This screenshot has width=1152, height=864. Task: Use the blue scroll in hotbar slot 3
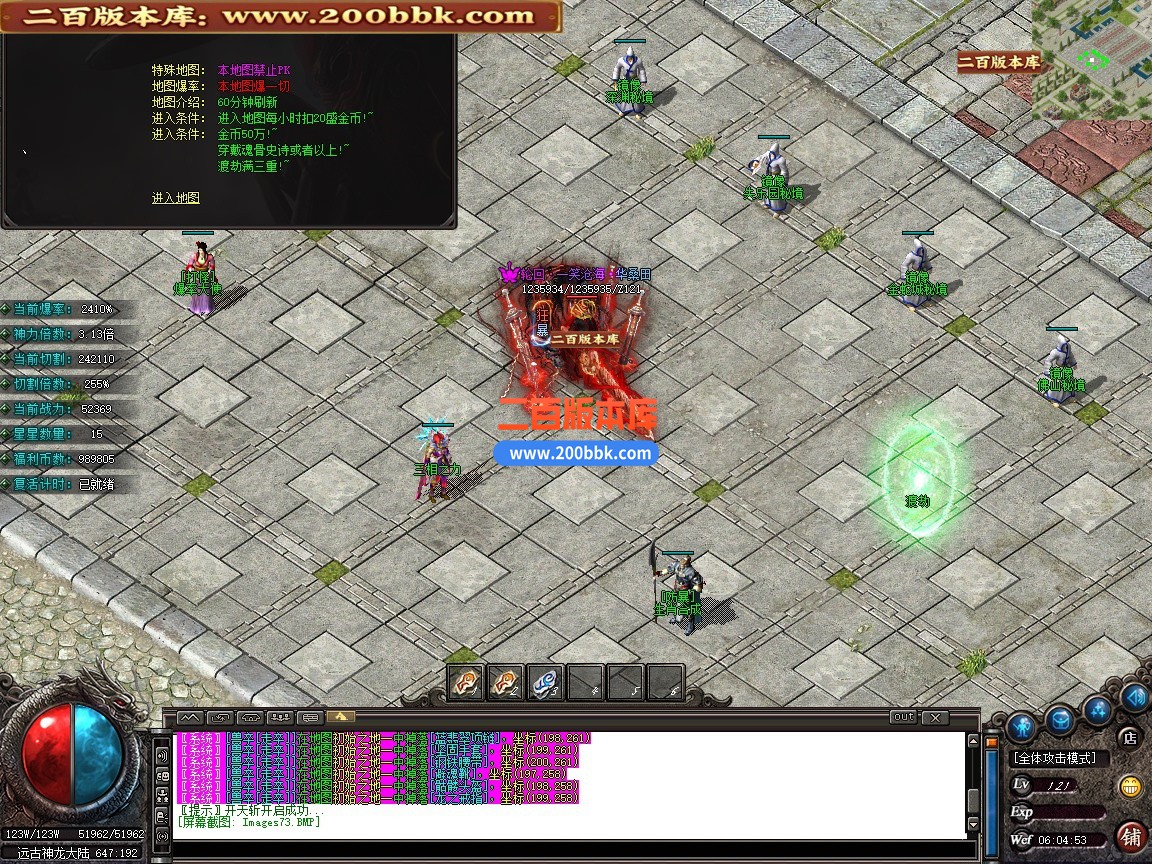(545, 682)
